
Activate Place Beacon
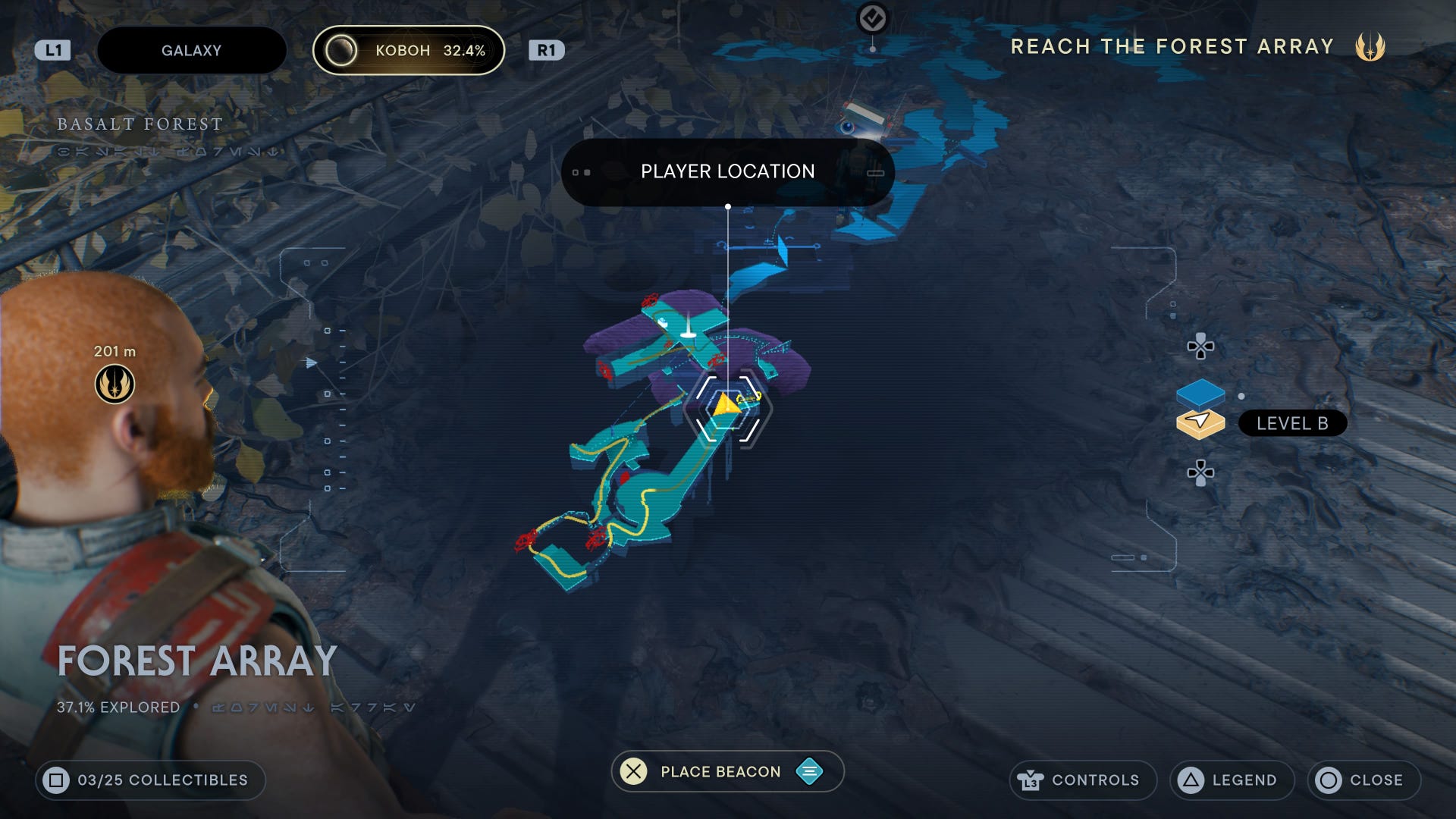[x=719, y=771]
